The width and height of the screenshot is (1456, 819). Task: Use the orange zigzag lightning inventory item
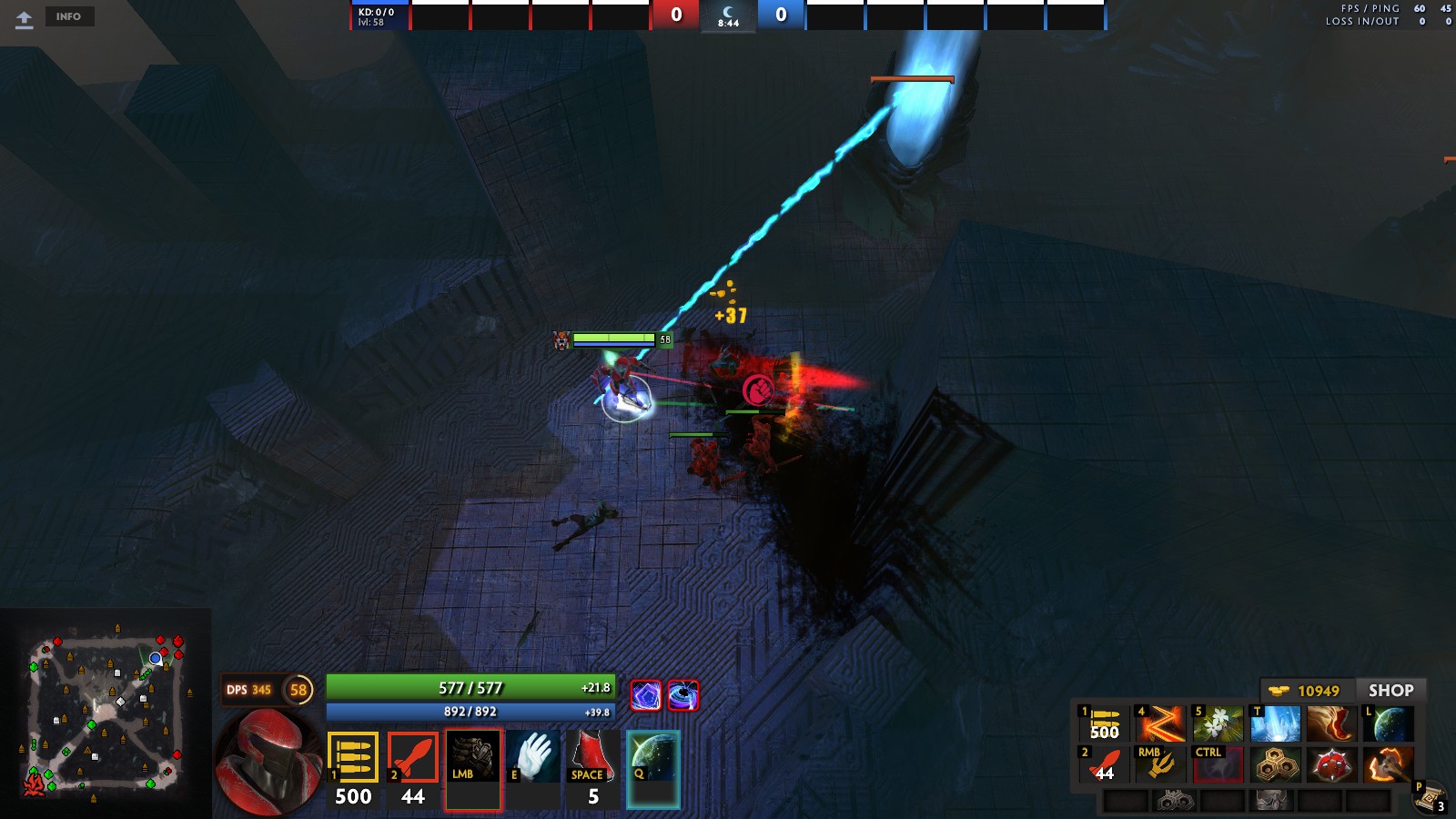(x=1160, y=724)
